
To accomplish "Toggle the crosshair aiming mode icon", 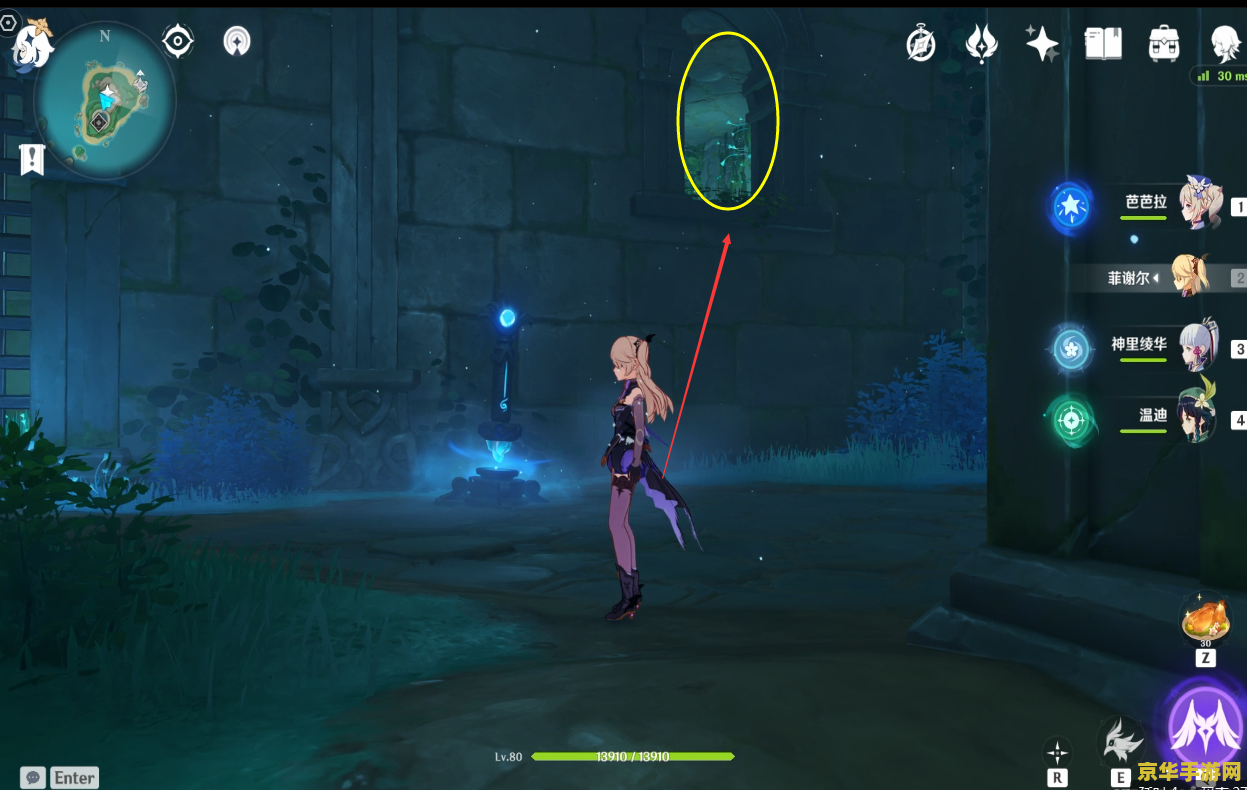I will (1057, 752).
